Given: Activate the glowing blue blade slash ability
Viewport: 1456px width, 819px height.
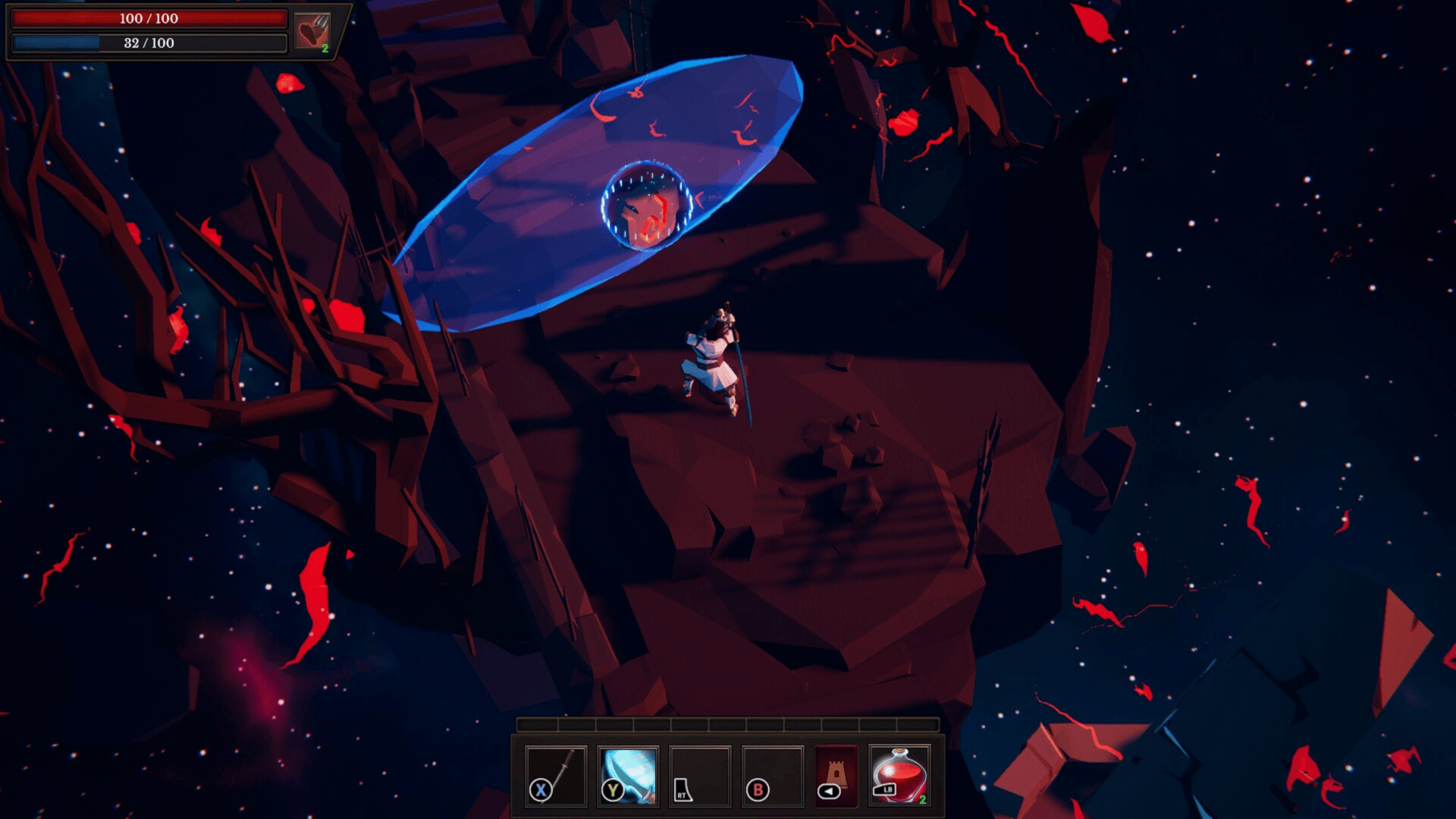Looking at the screenshot, I should (628, 776).
